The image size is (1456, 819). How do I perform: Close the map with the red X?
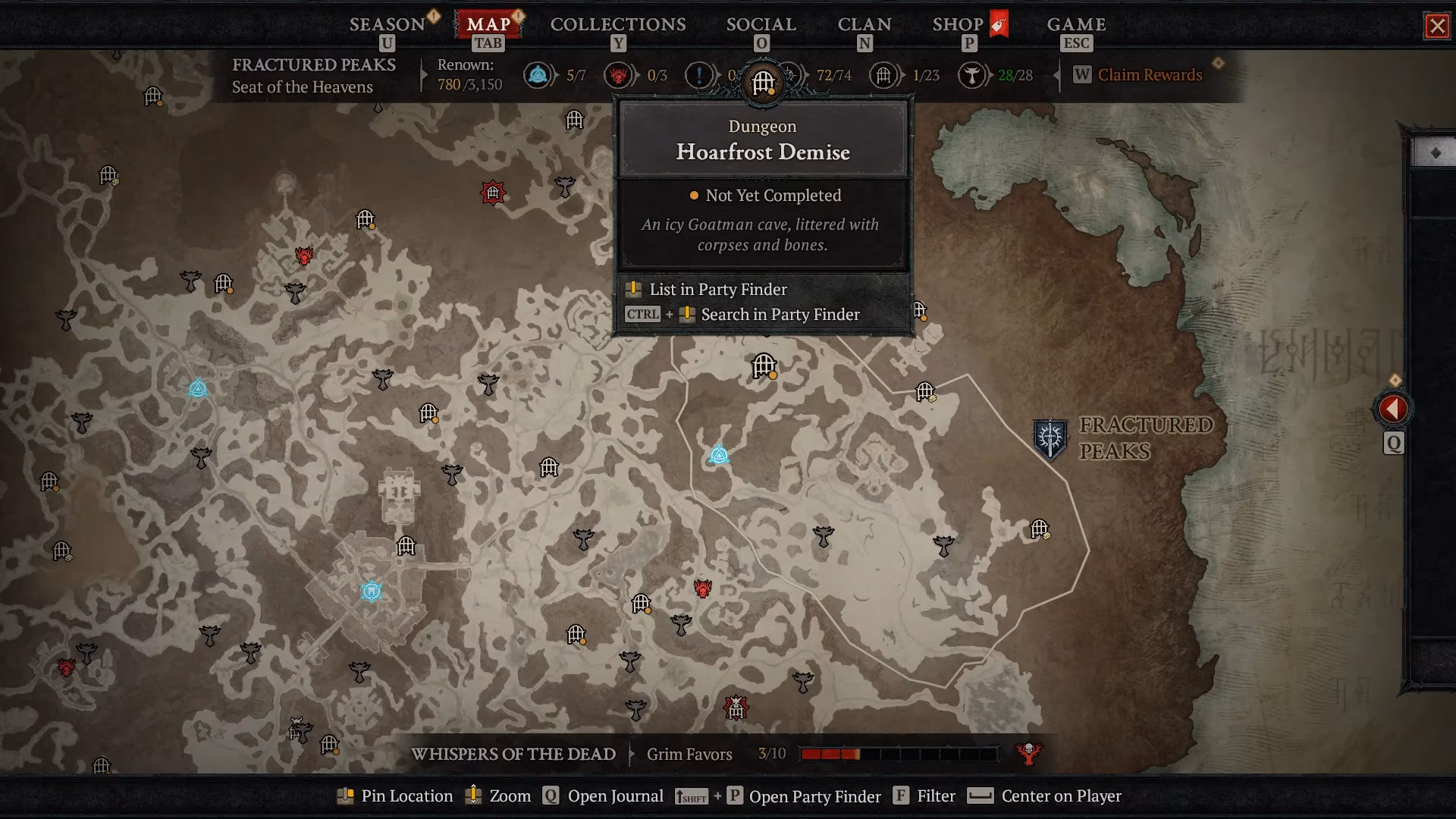click(x=1436, y=27)
